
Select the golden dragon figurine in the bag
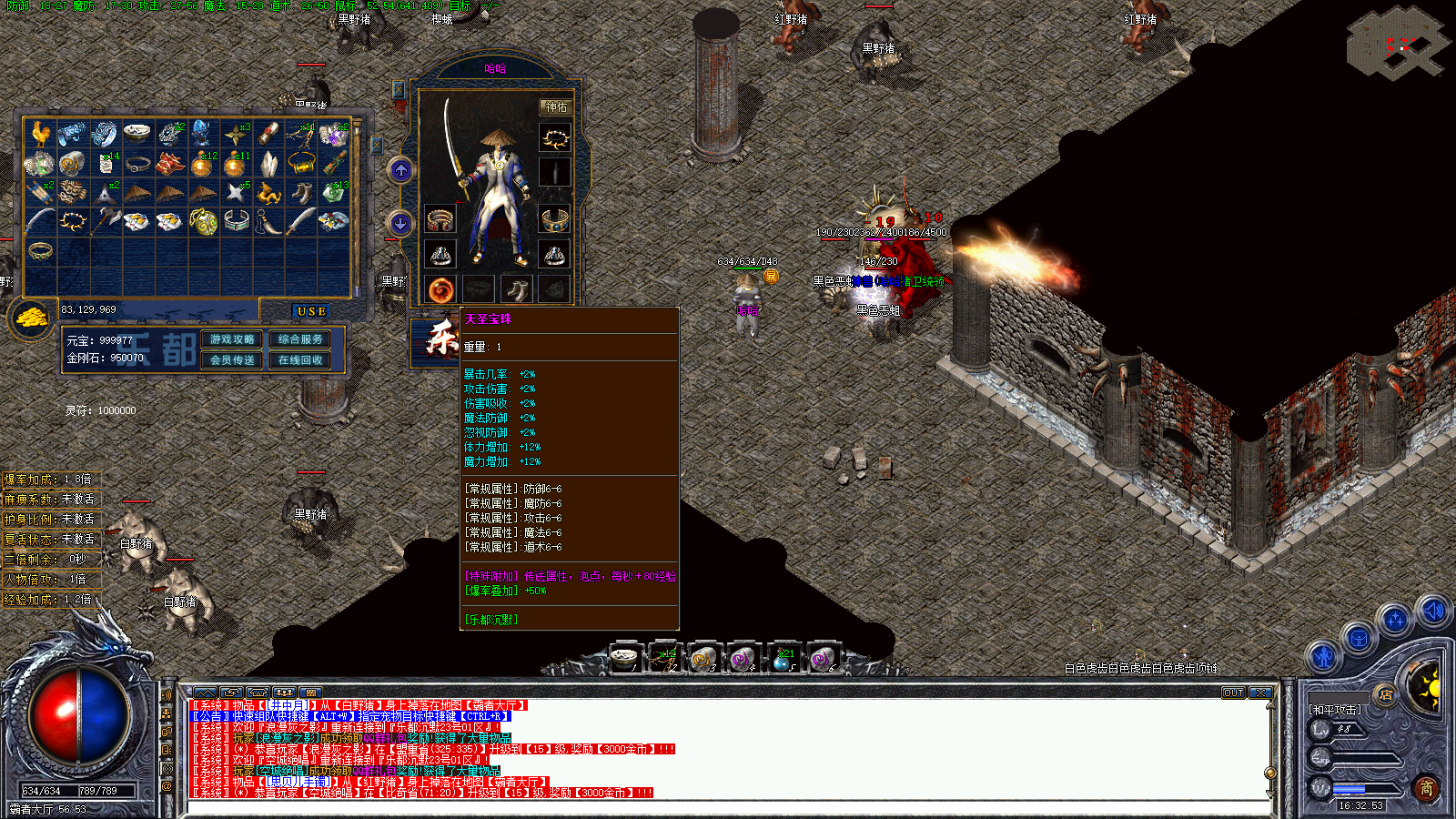(x=267, y=192)
